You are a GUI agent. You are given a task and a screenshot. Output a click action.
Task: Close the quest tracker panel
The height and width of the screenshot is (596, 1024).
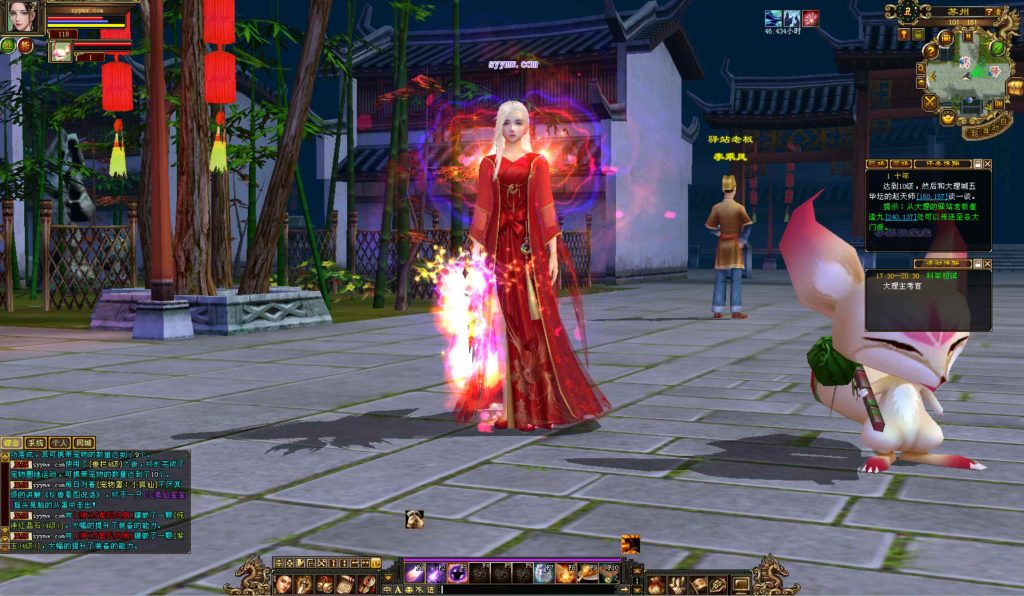[x=987, y=164]
